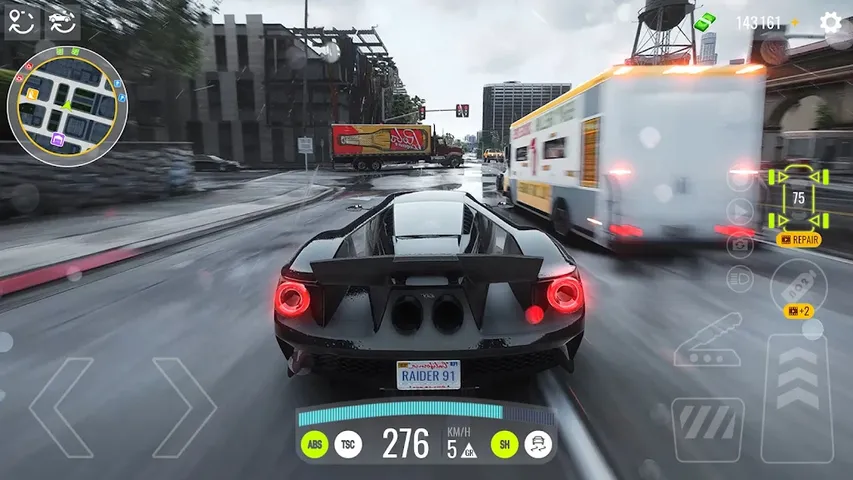This screenshot has height=480, width=853.
Task: Claim the +2 nitro video reward
Action: (x=798, y=312)
